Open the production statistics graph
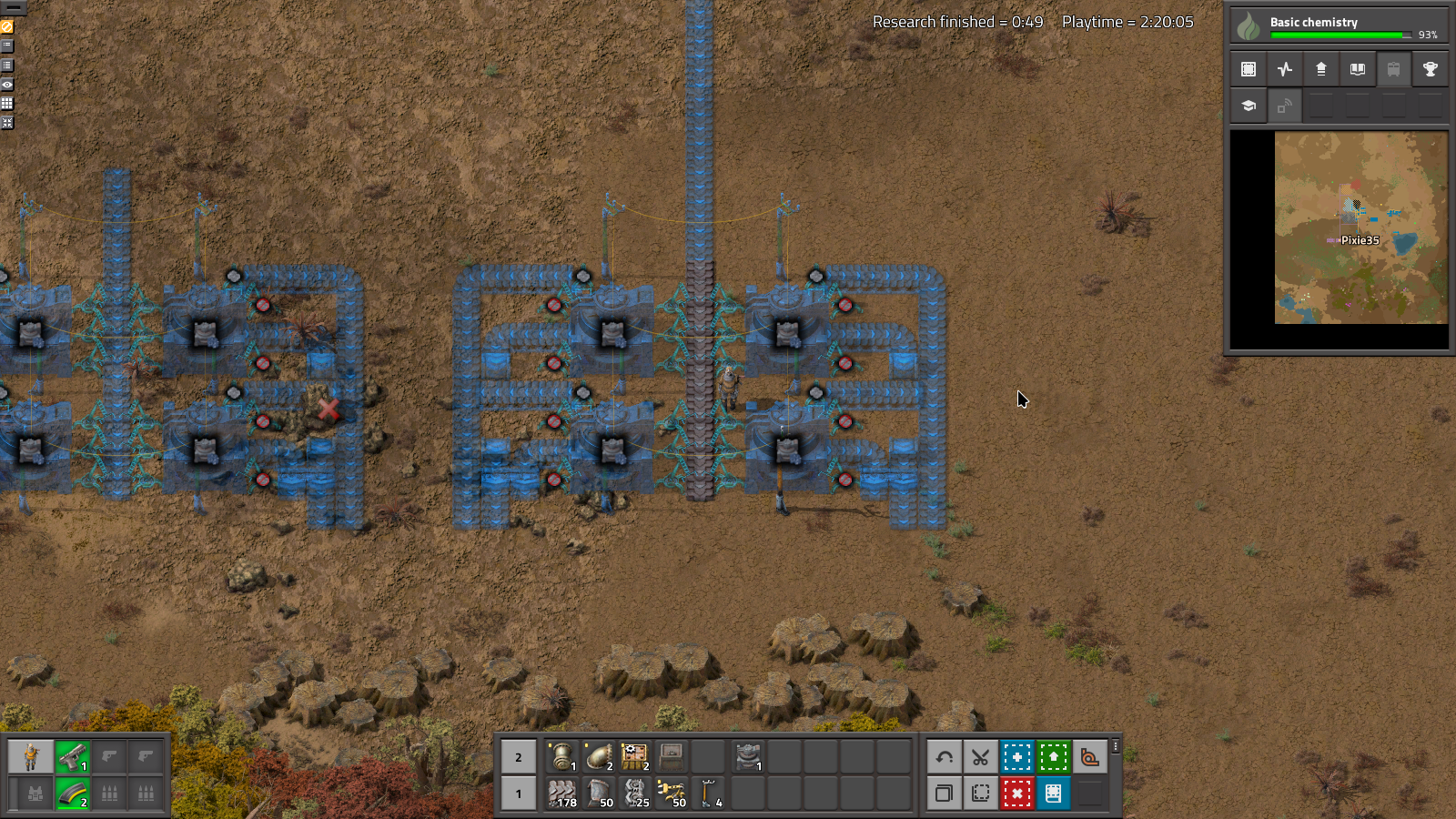 click(1284, 68)
